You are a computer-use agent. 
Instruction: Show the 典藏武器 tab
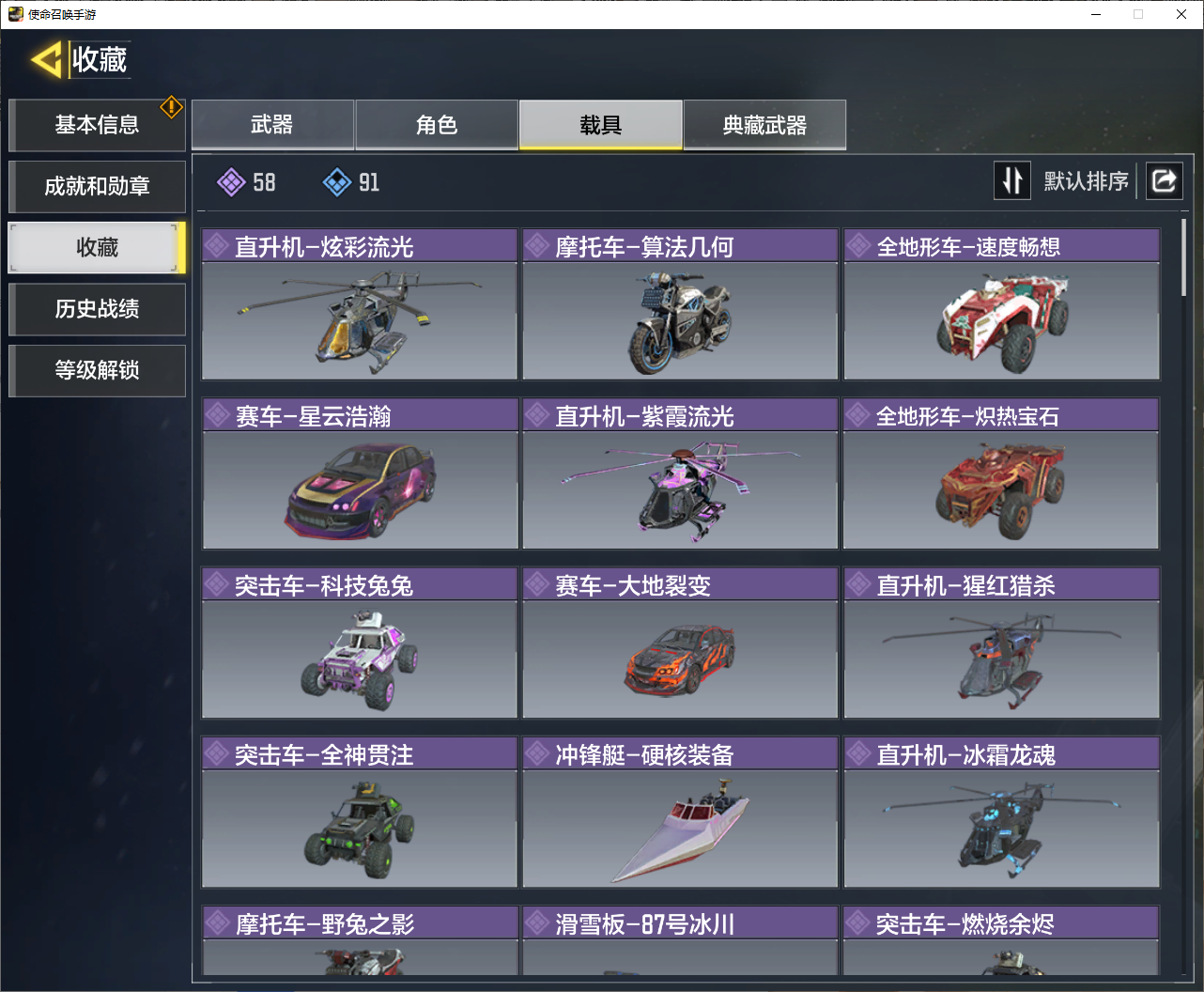point(764,125)
